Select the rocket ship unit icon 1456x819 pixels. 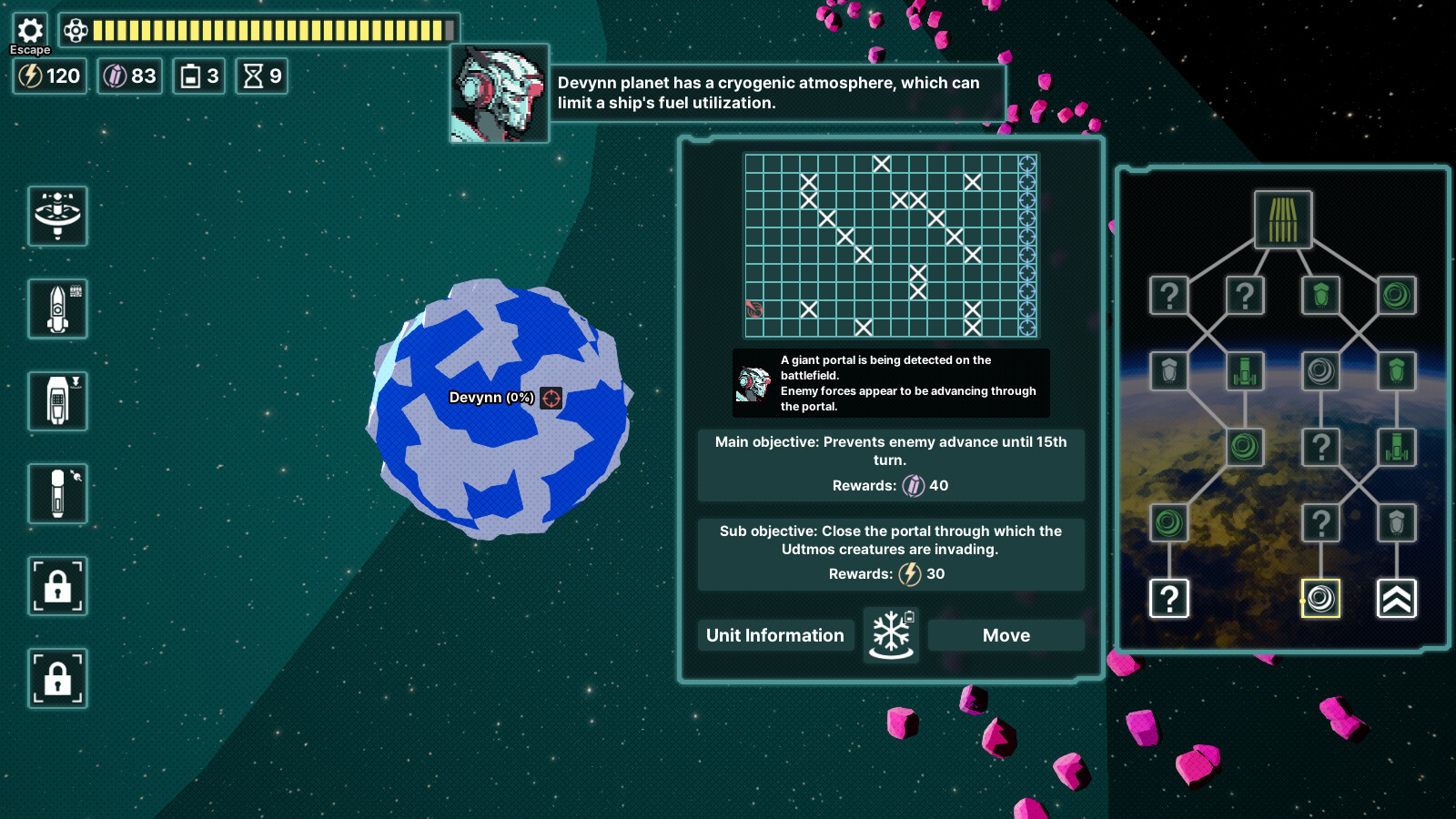57,309
